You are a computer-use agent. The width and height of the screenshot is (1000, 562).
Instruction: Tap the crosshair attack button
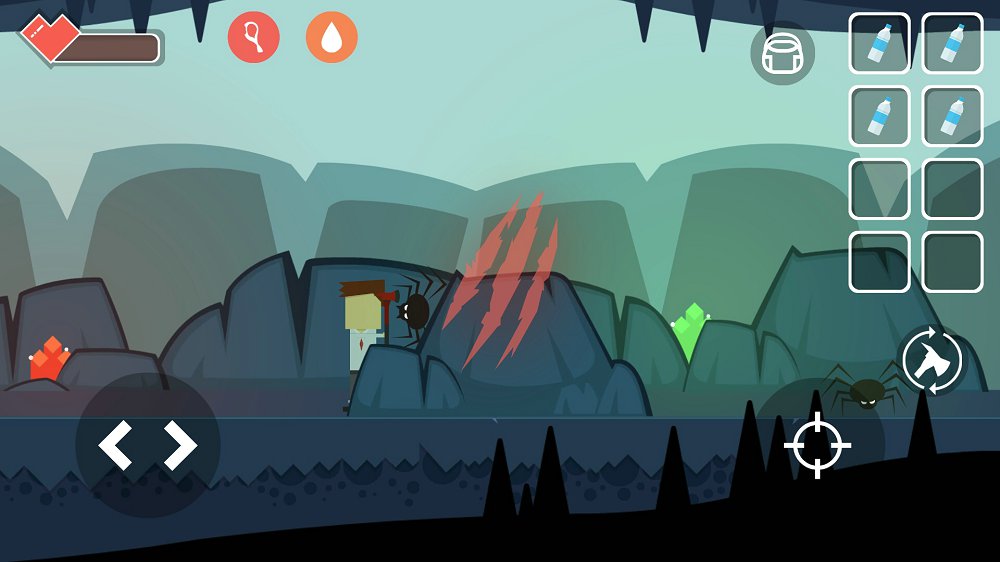coord(818,445)
